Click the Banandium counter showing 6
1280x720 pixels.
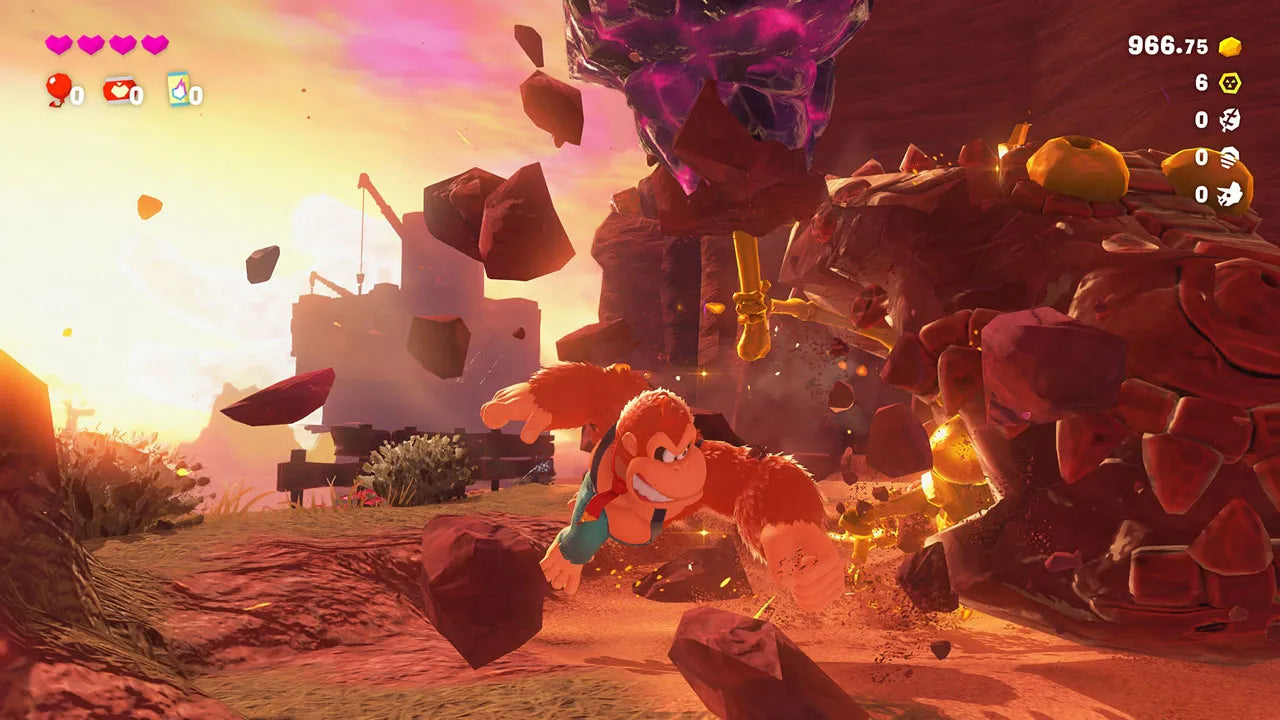pos(1201,82)
